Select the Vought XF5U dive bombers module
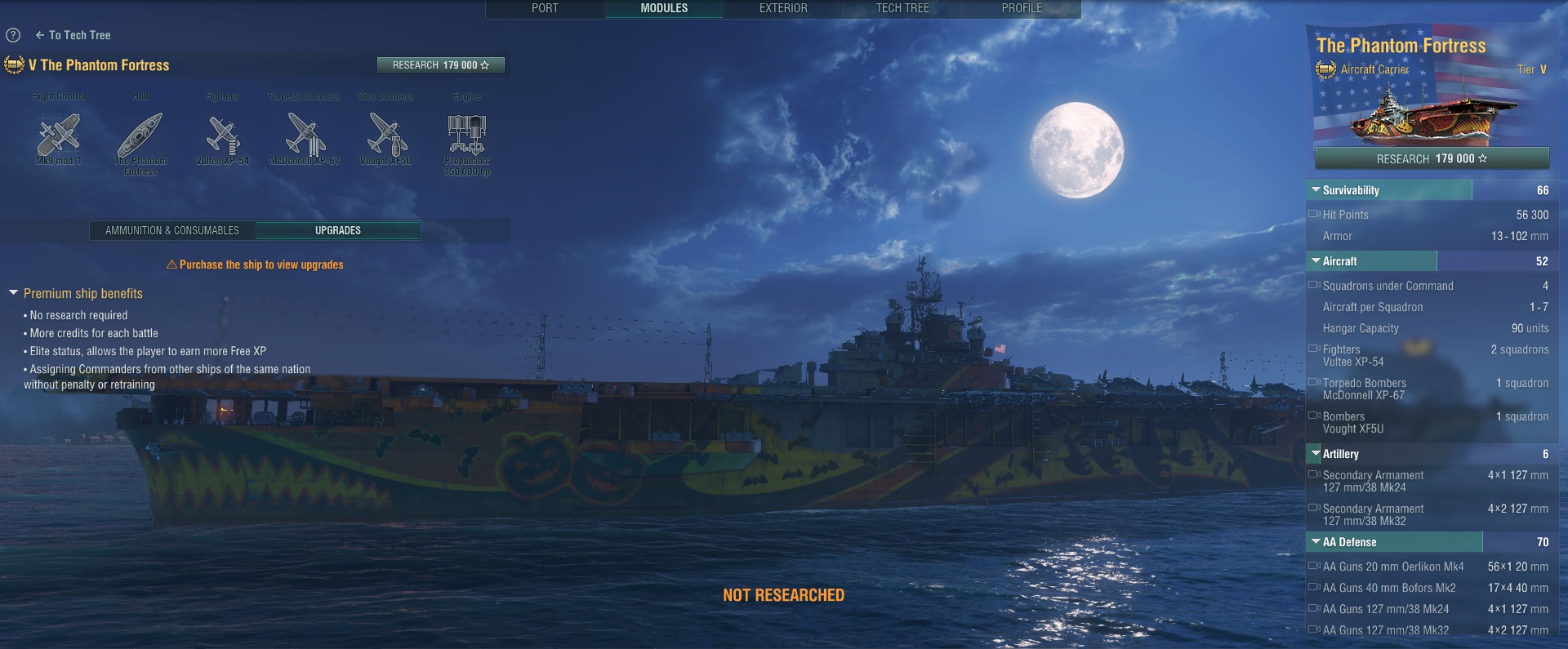 pos(385,136)
